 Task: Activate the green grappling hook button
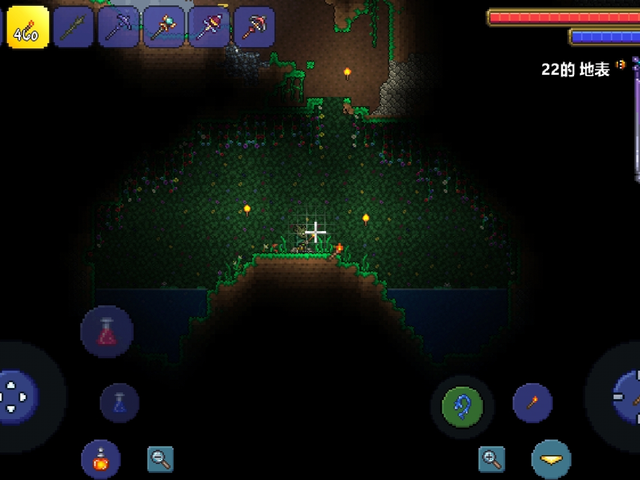pos(462,406)
